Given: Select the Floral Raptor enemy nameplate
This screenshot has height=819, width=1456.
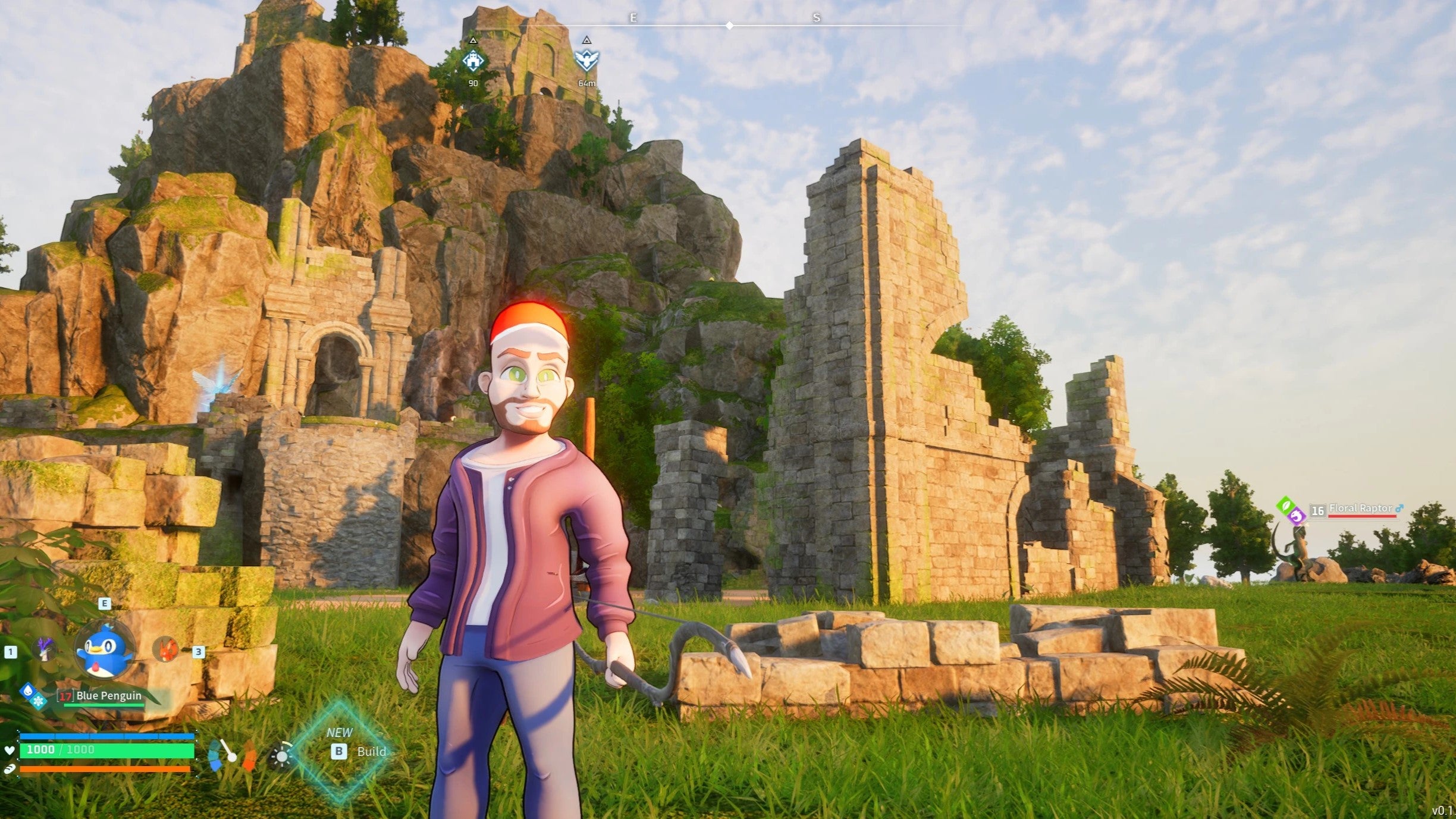Looking at the screenshot, I should [1359, 509].
